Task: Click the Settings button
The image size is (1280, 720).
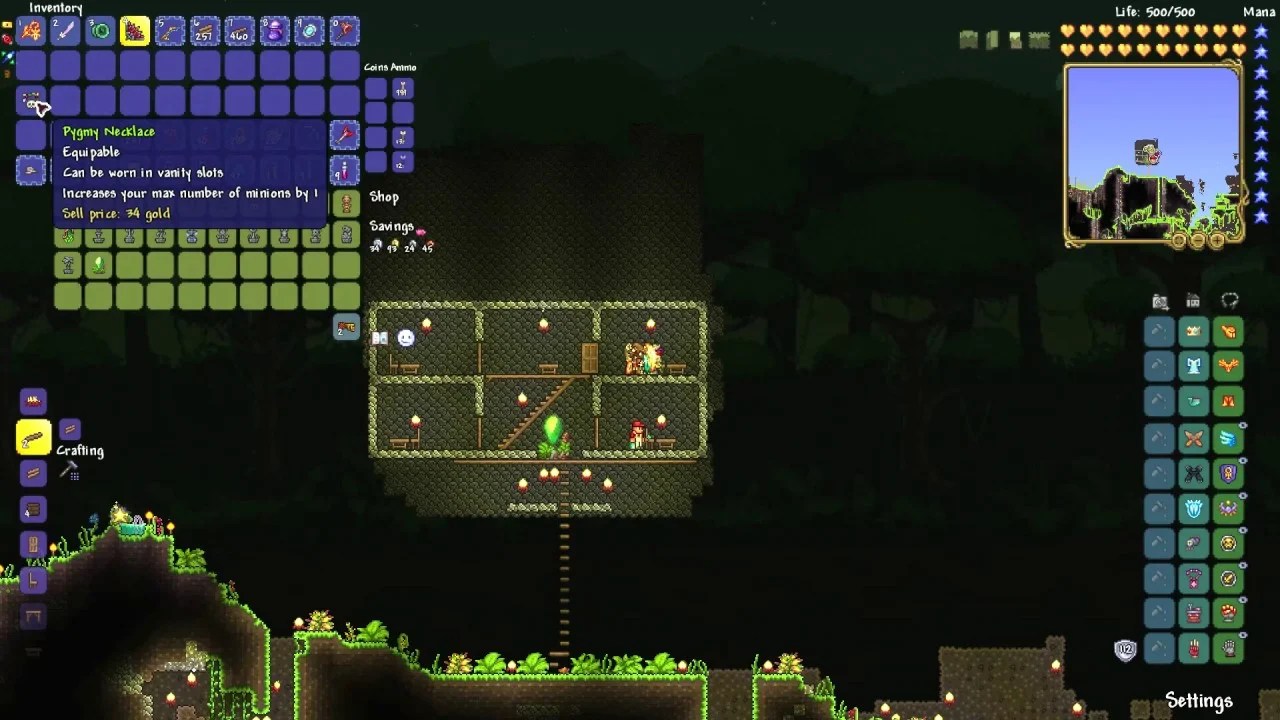Action: [1199, 701]
